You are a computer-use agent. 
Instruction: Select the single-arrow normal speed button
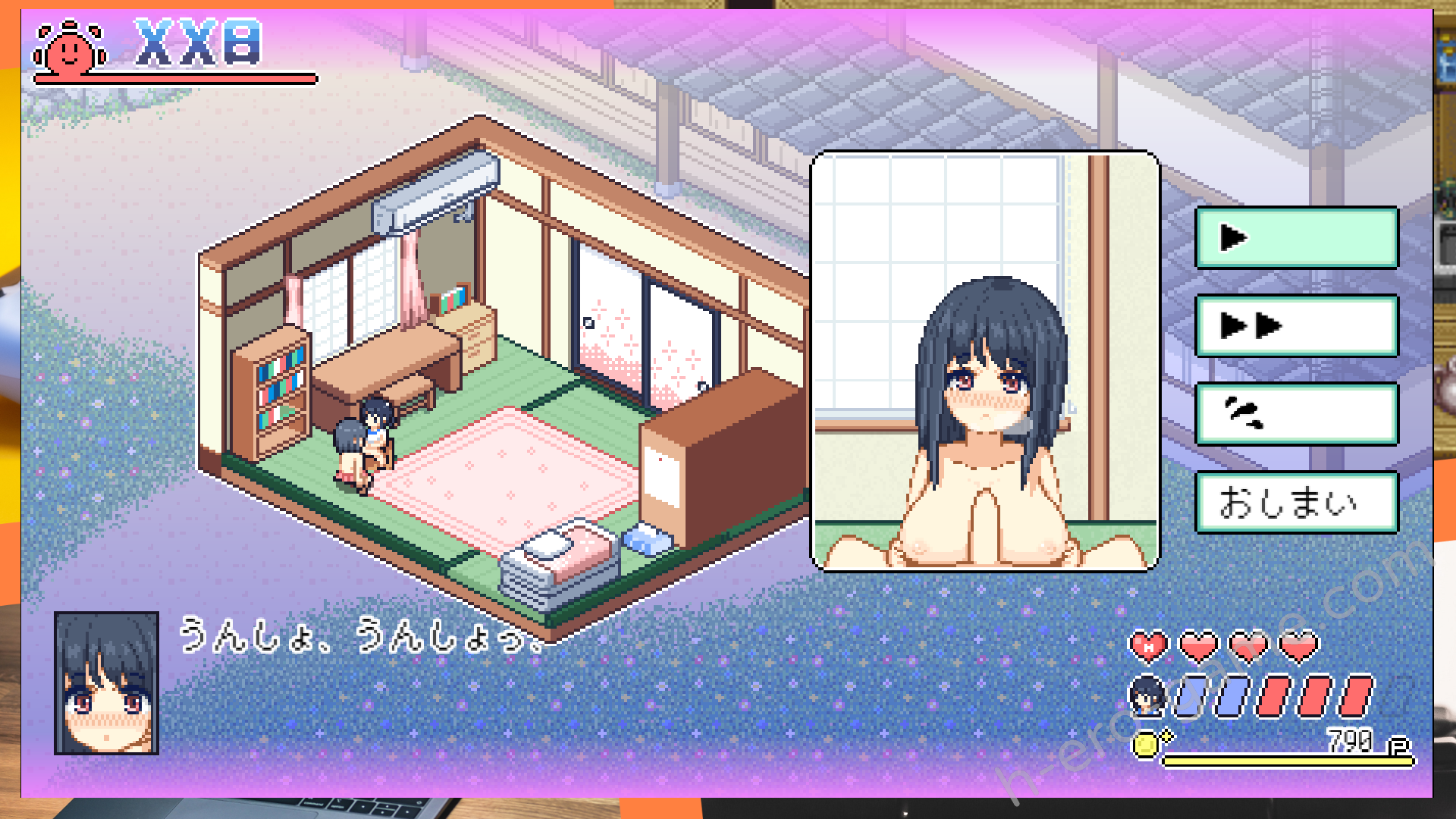click(1297, 238)
